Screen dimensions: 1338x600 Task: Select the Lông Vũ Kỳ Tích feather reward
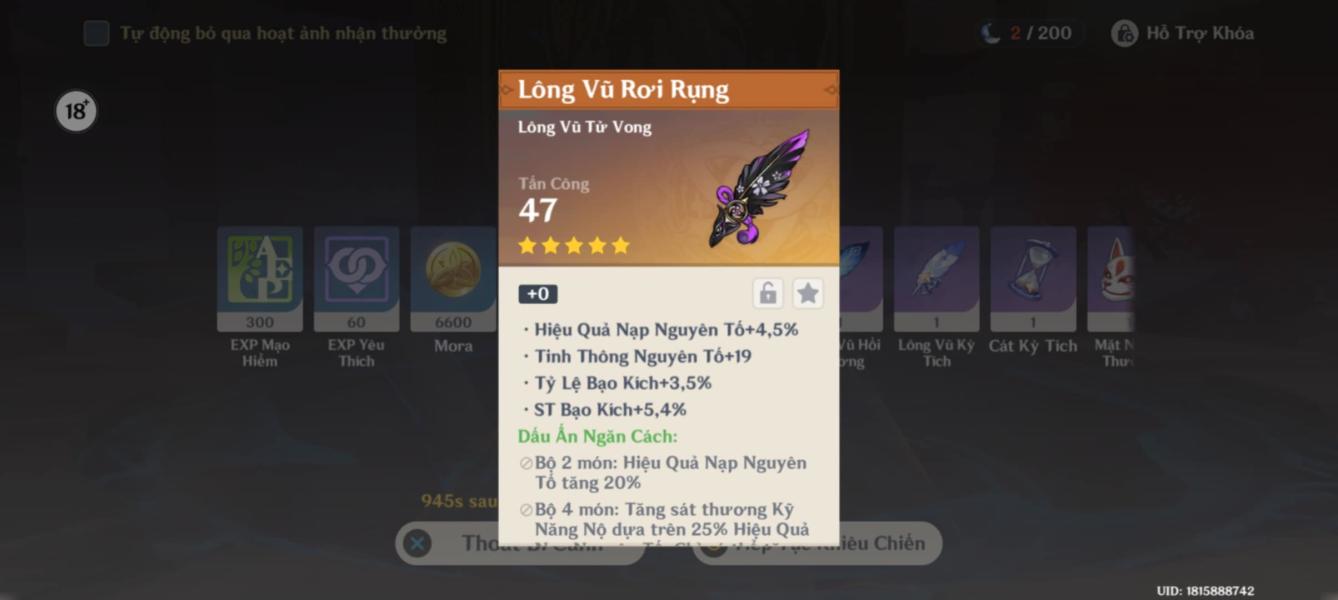pos(936,279)
